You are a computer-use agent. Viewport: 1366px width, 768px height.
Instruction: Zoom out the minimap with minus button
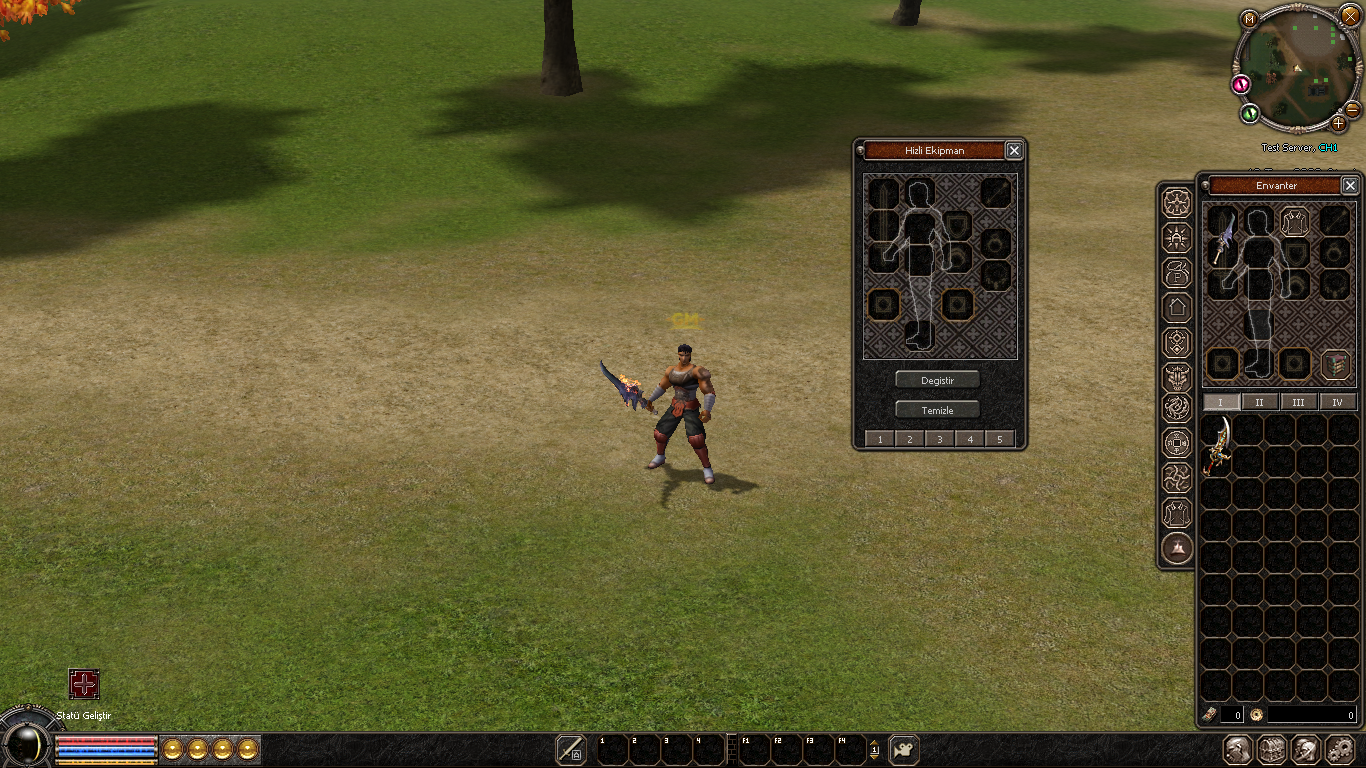coord(1352,109)
